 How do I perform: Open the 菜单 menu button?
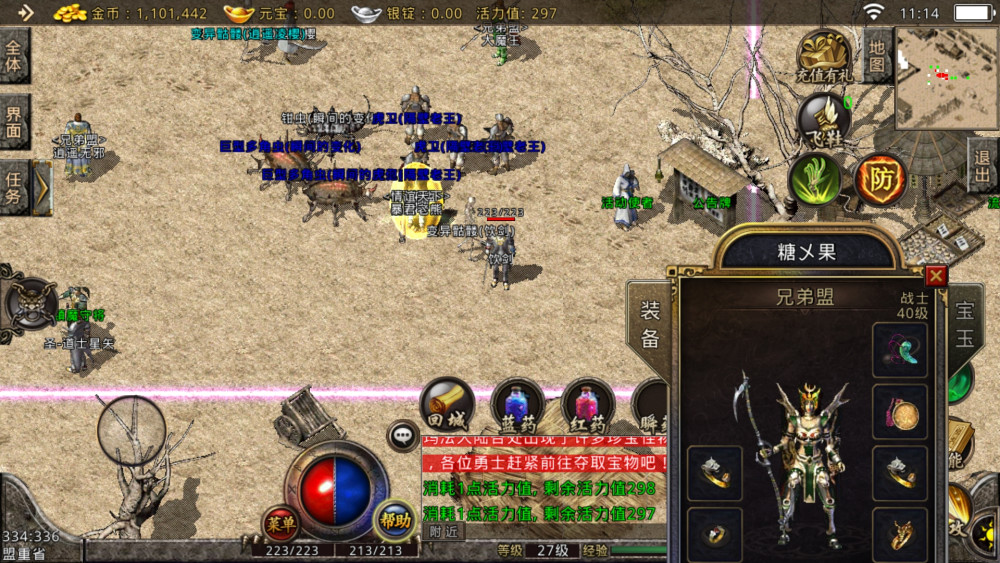point(280,522)
